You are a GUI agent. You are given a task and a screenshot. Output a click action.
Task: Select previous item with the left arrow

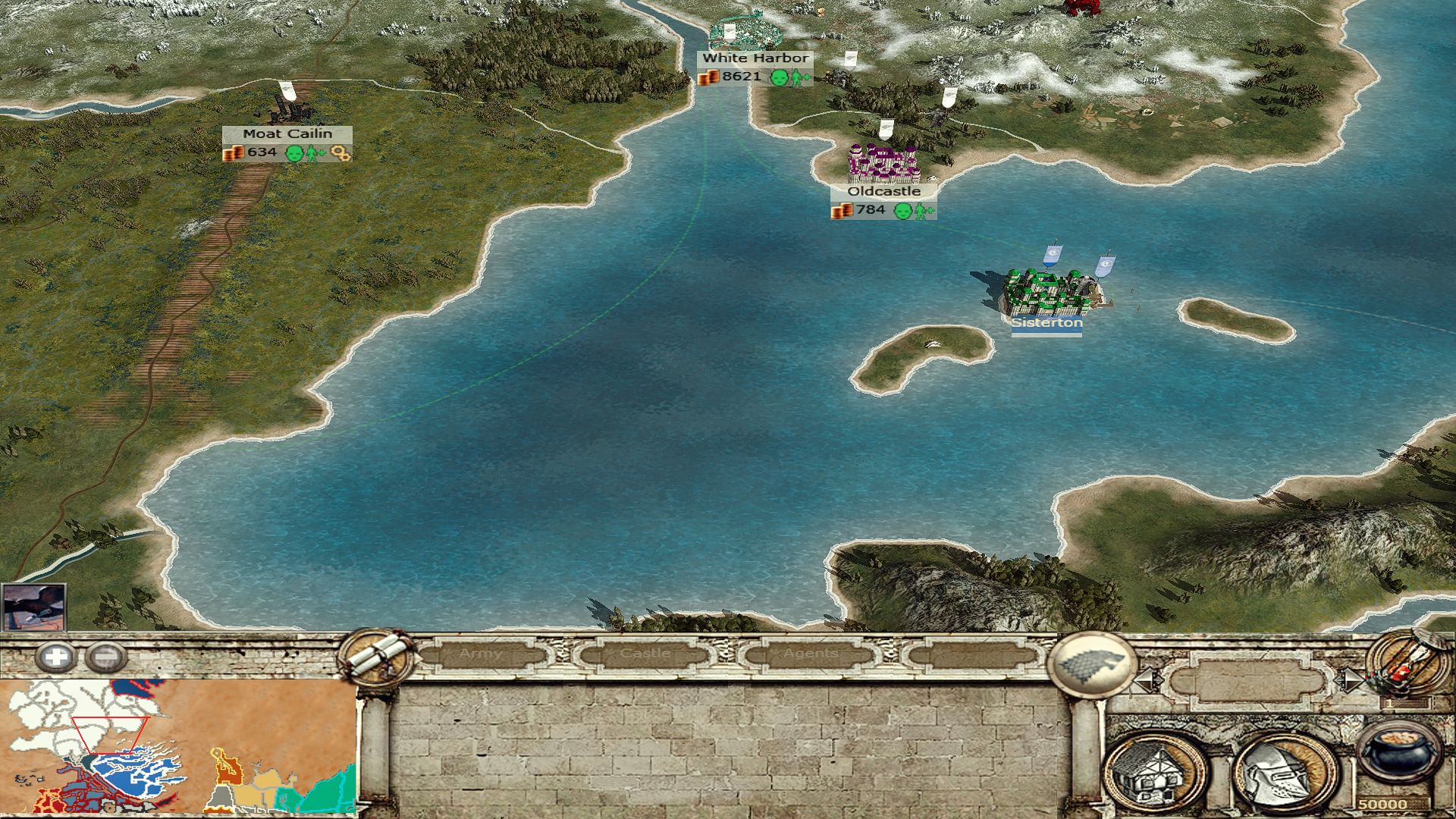click(1147, 680)
